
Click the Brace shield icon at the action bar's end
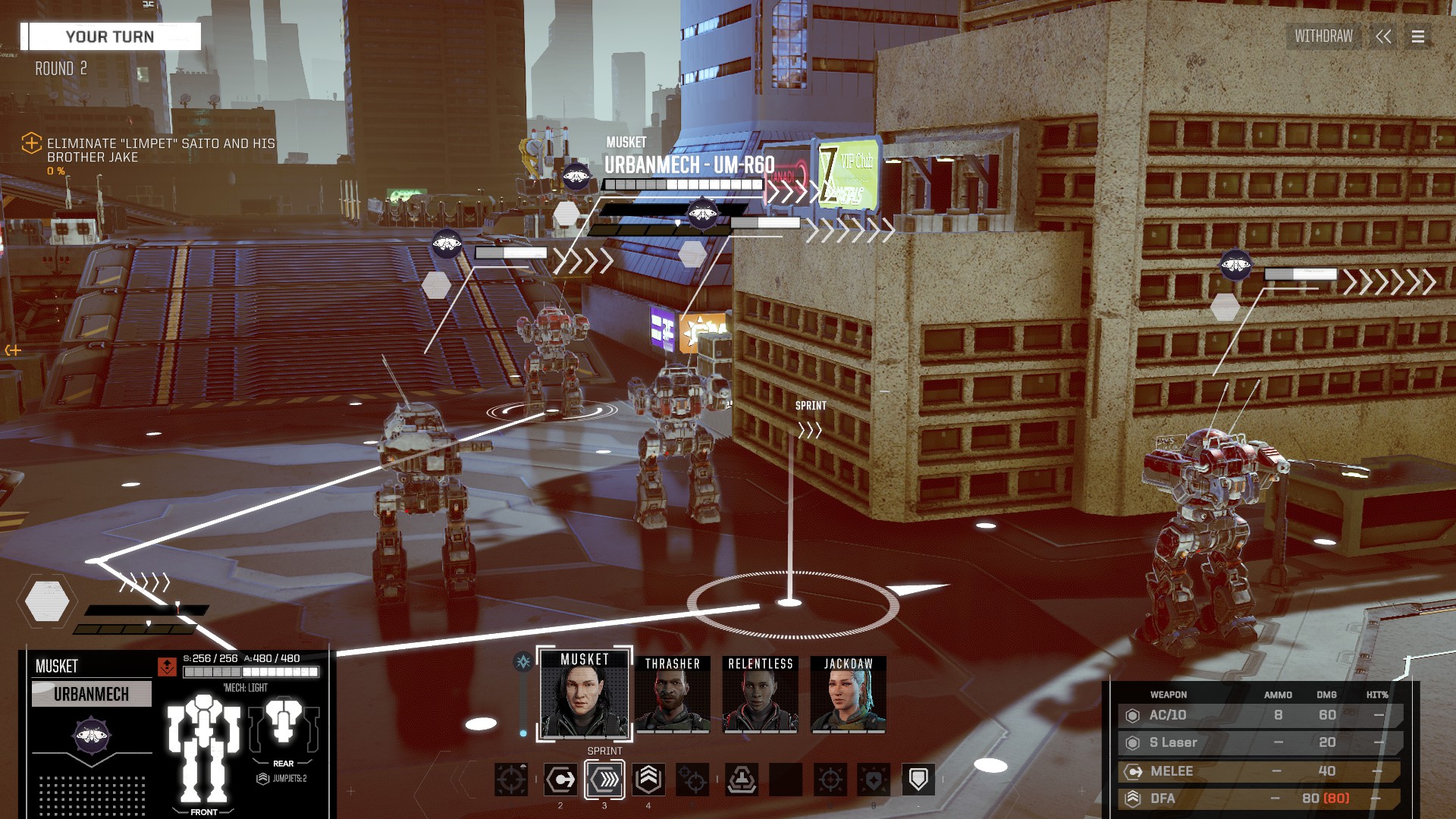918,779
